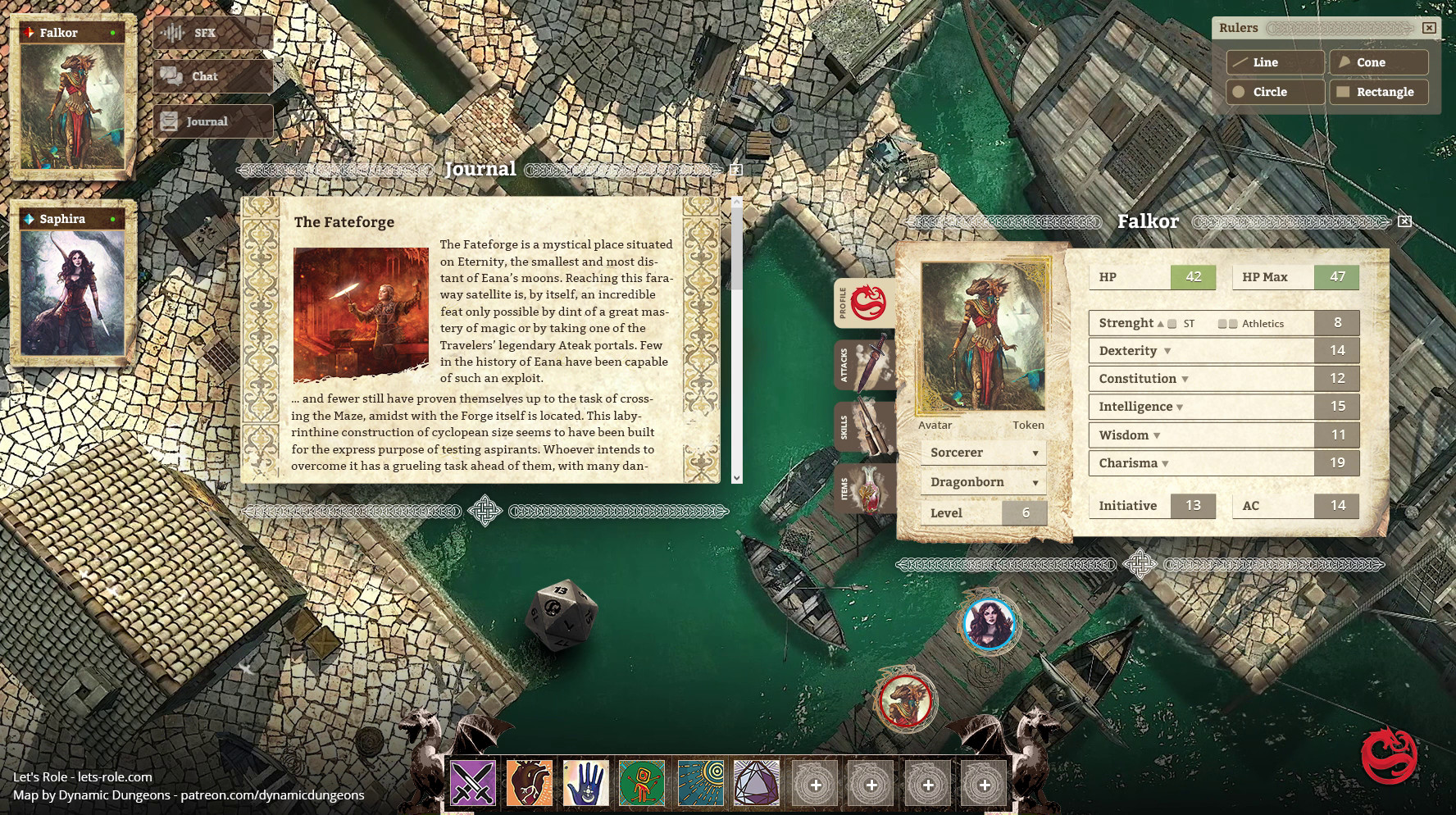Image resolution: width=1456 pixels, height=815 pixels.
Task: Select the crossed swords attack icon on the hotbar
Action: pos(471,785)
